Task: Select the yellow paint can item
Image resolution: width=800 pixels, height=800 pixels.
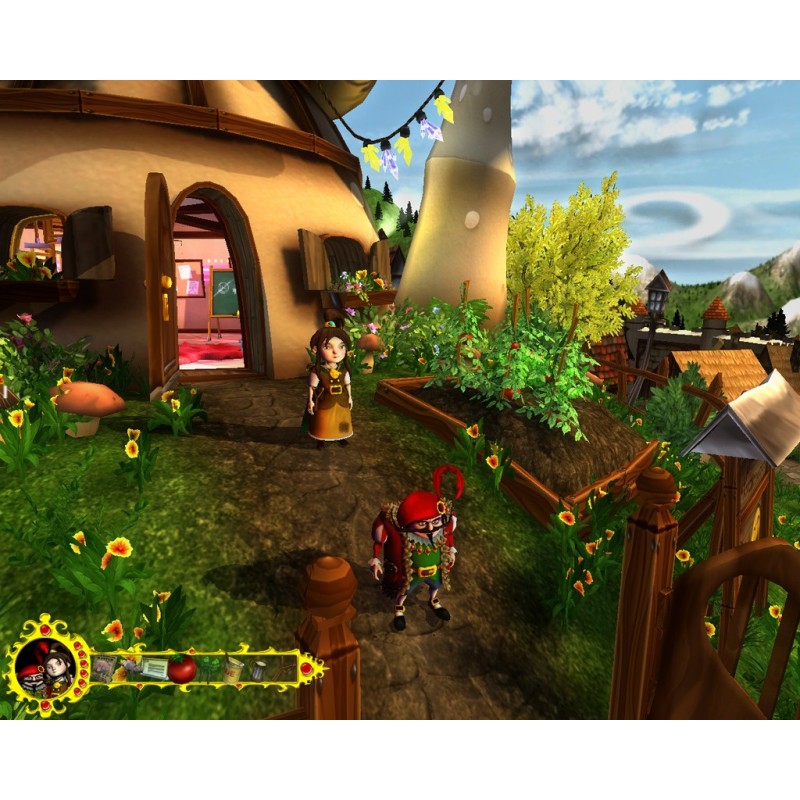Action: [x=234, y=668]
